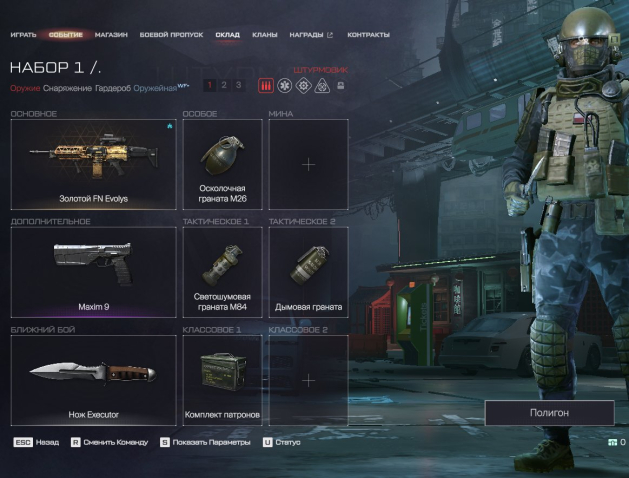The height and width of the screenshot is (478, 629).
Task: Pick the Дымовая граната tactical slot
Action: pos(308,272)
